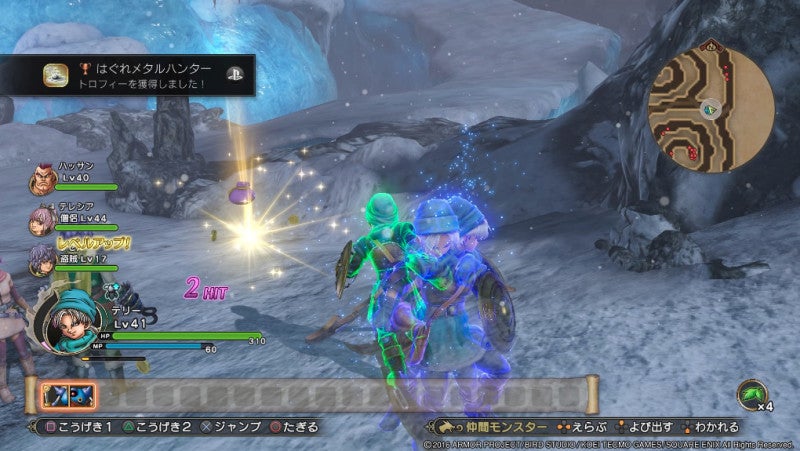Use the green healing leaf item
Screen dimensions: 800x451
click(752, 395)
